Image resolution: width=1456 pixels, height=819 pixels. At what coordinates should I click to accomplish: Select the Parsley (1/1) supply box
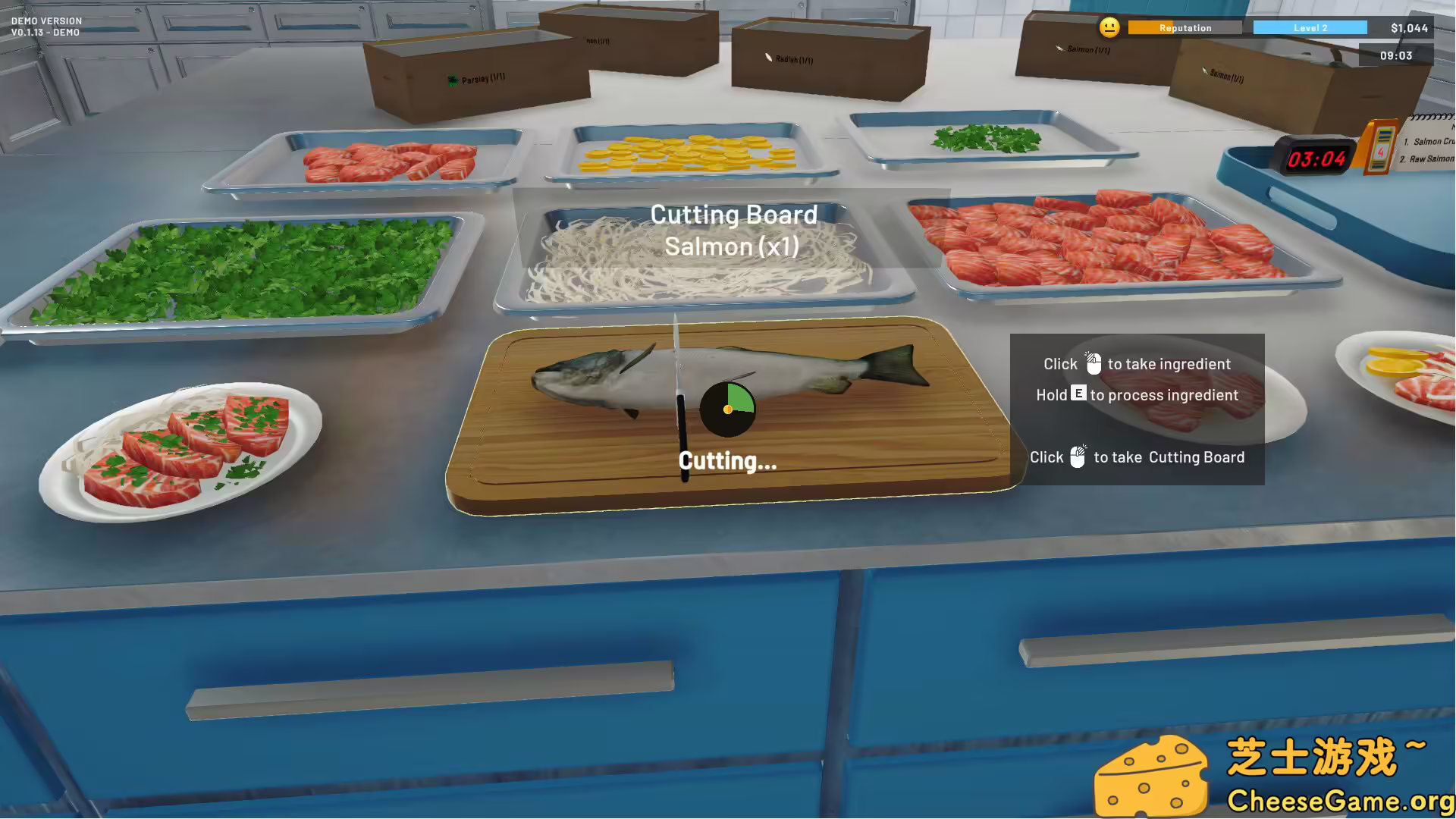[x=475, y=78]
